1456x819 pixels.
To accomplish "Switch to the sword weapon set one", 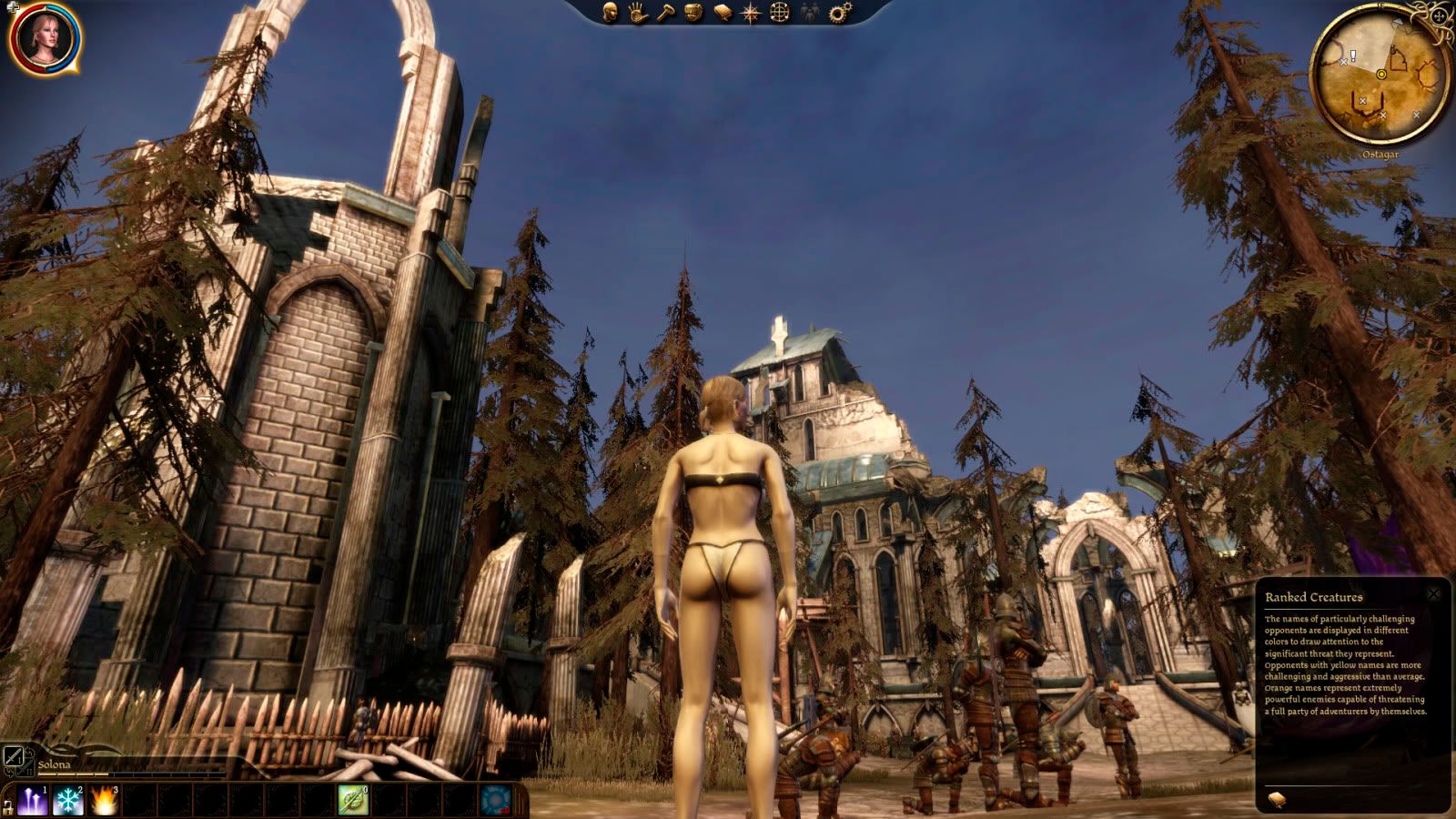I will pos(13,755).
